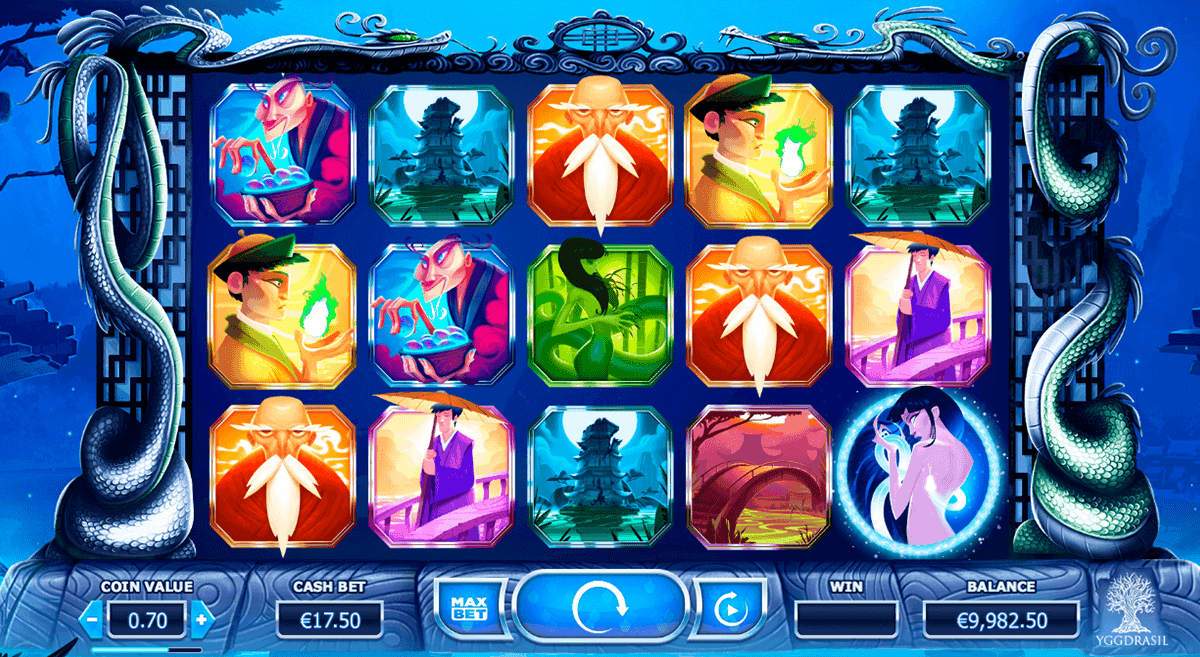Spin the reels with the circular arrow button

600,605
